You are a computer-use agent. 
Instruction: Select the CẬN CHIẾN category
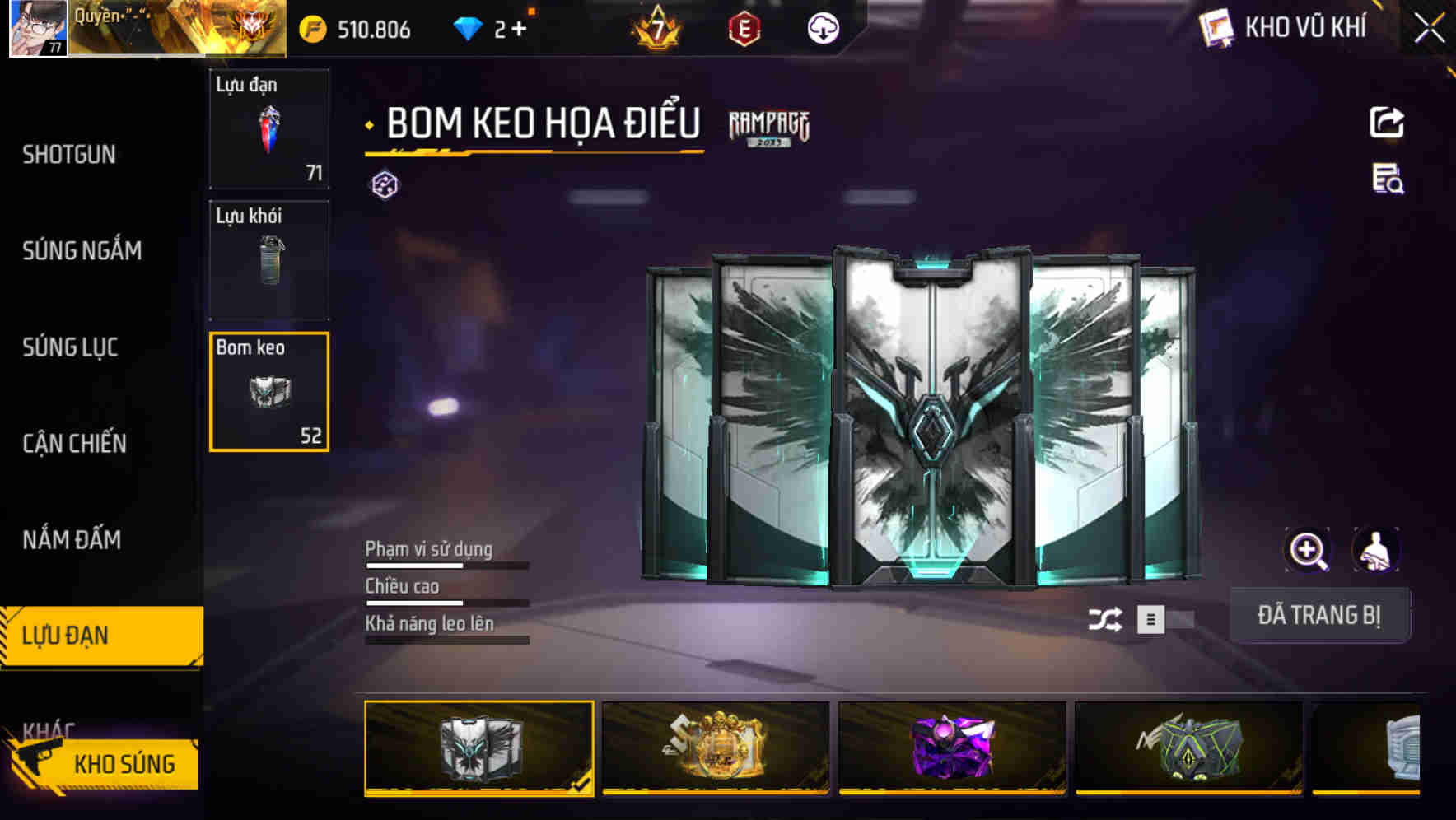(76, 444)
